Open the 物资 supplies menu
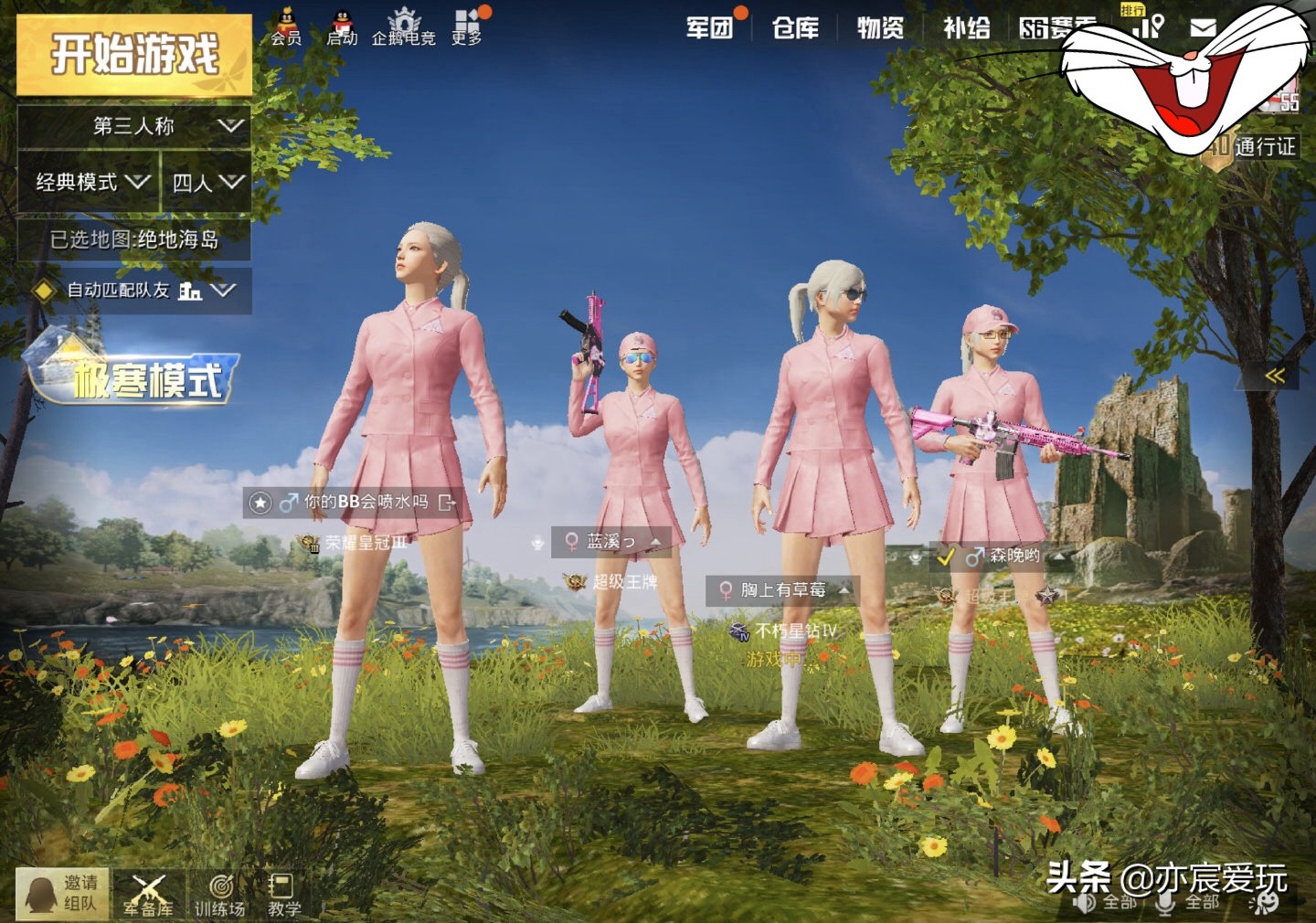Image resolution: width=1316 pixels, height=923 pixels. coord(880,28)
